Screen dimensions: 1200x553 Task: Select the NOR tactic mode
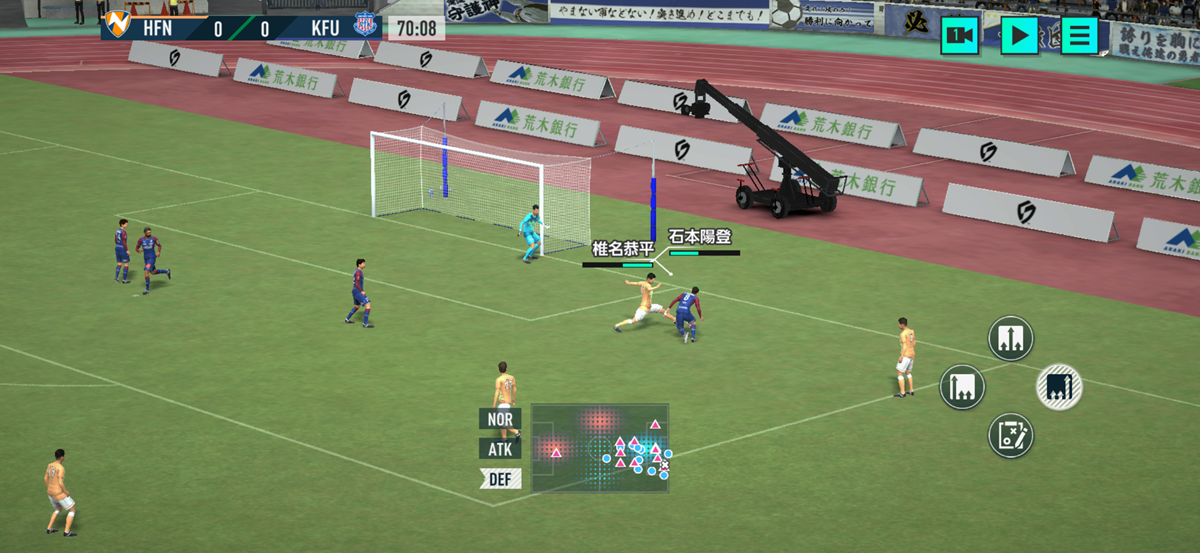point(500,419)
